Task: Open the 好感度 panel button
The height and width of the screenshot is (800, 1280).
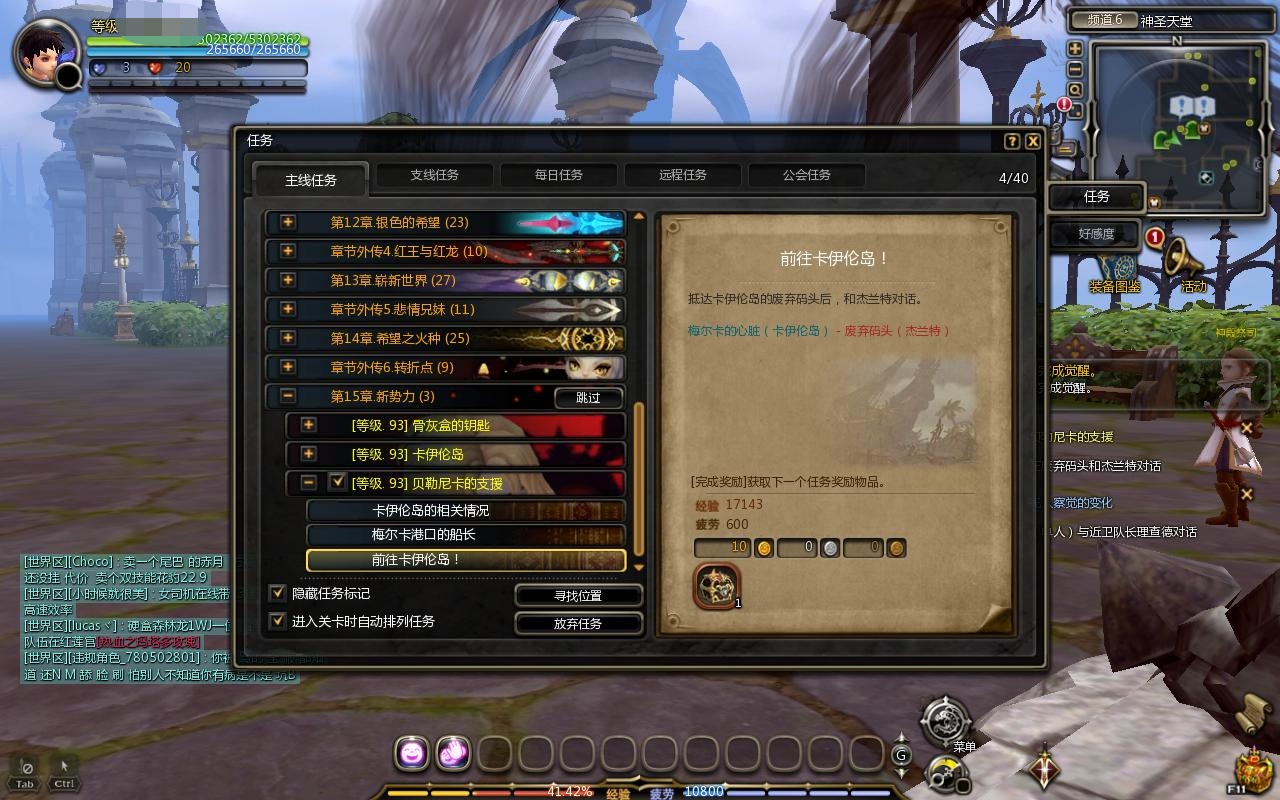Action: 1096,234
